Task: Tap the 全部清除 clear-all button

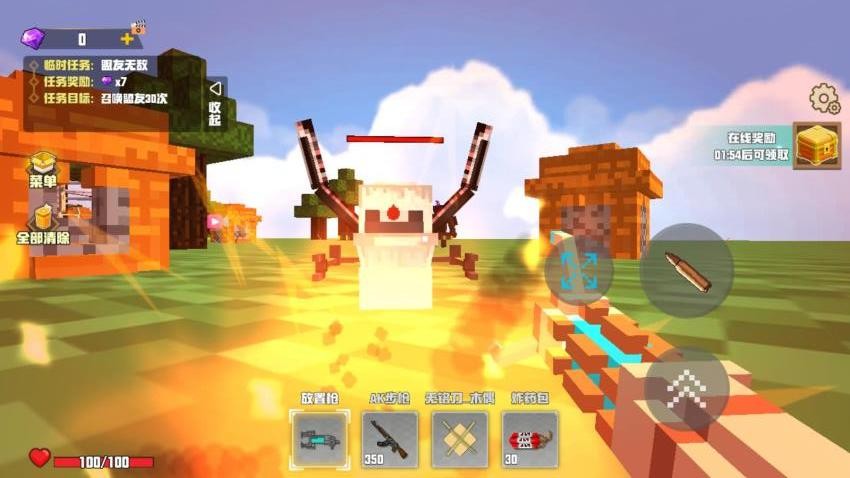Action: [43, 225]
